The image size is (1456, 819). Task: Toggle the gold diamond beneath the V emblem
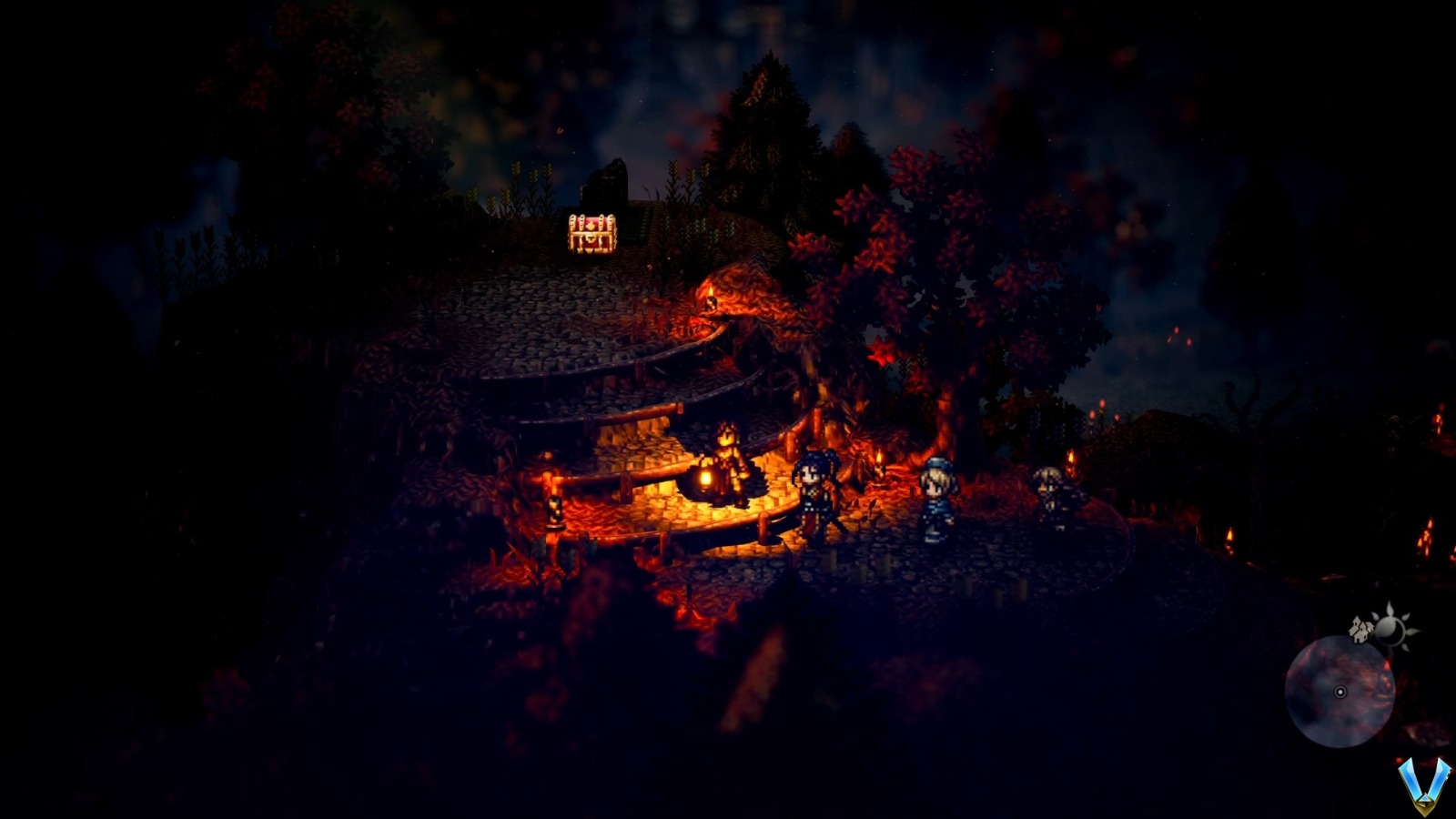click(1425, 804)
